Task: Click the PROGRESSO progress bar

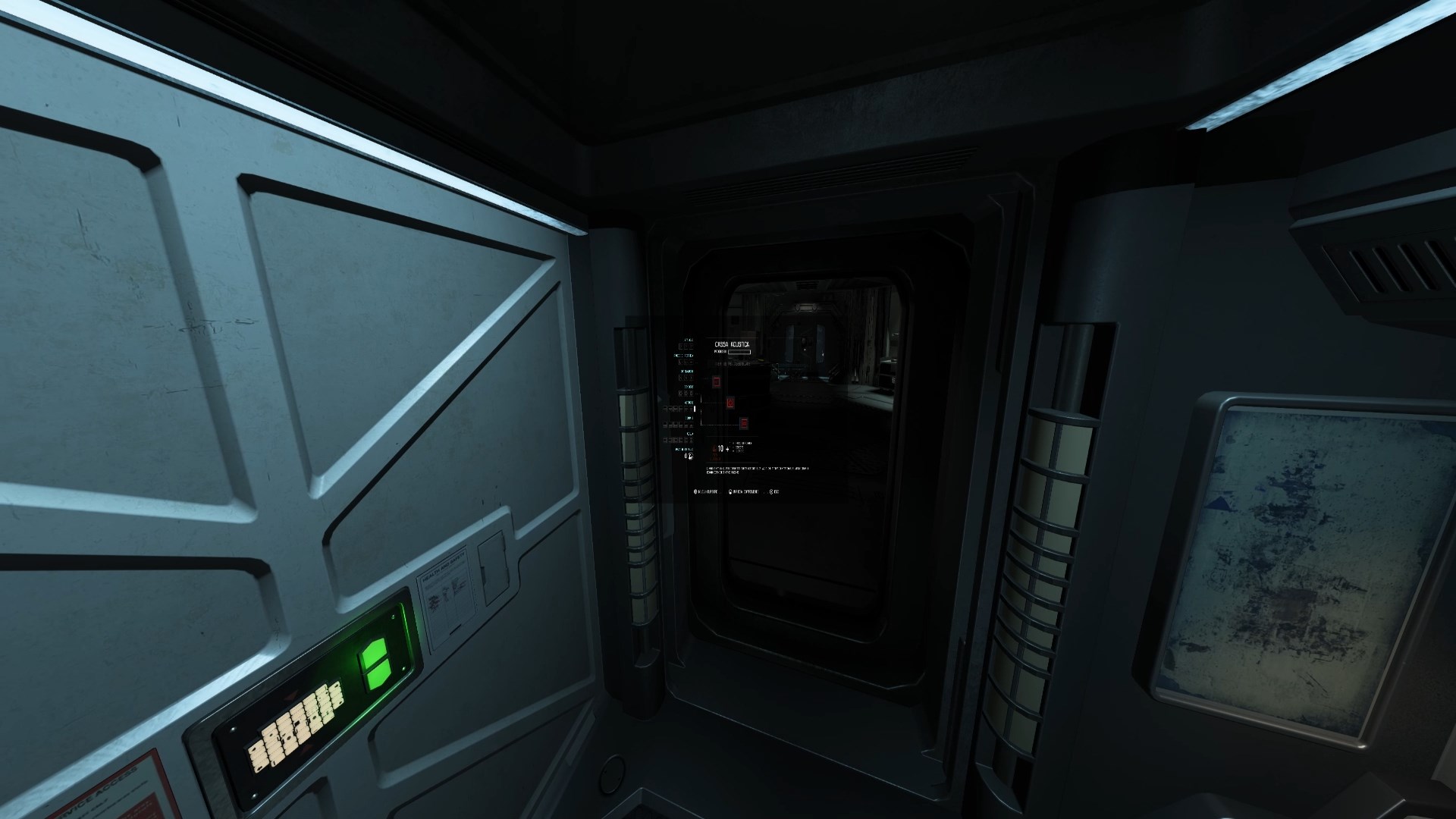Action: (x=739, y=352)
